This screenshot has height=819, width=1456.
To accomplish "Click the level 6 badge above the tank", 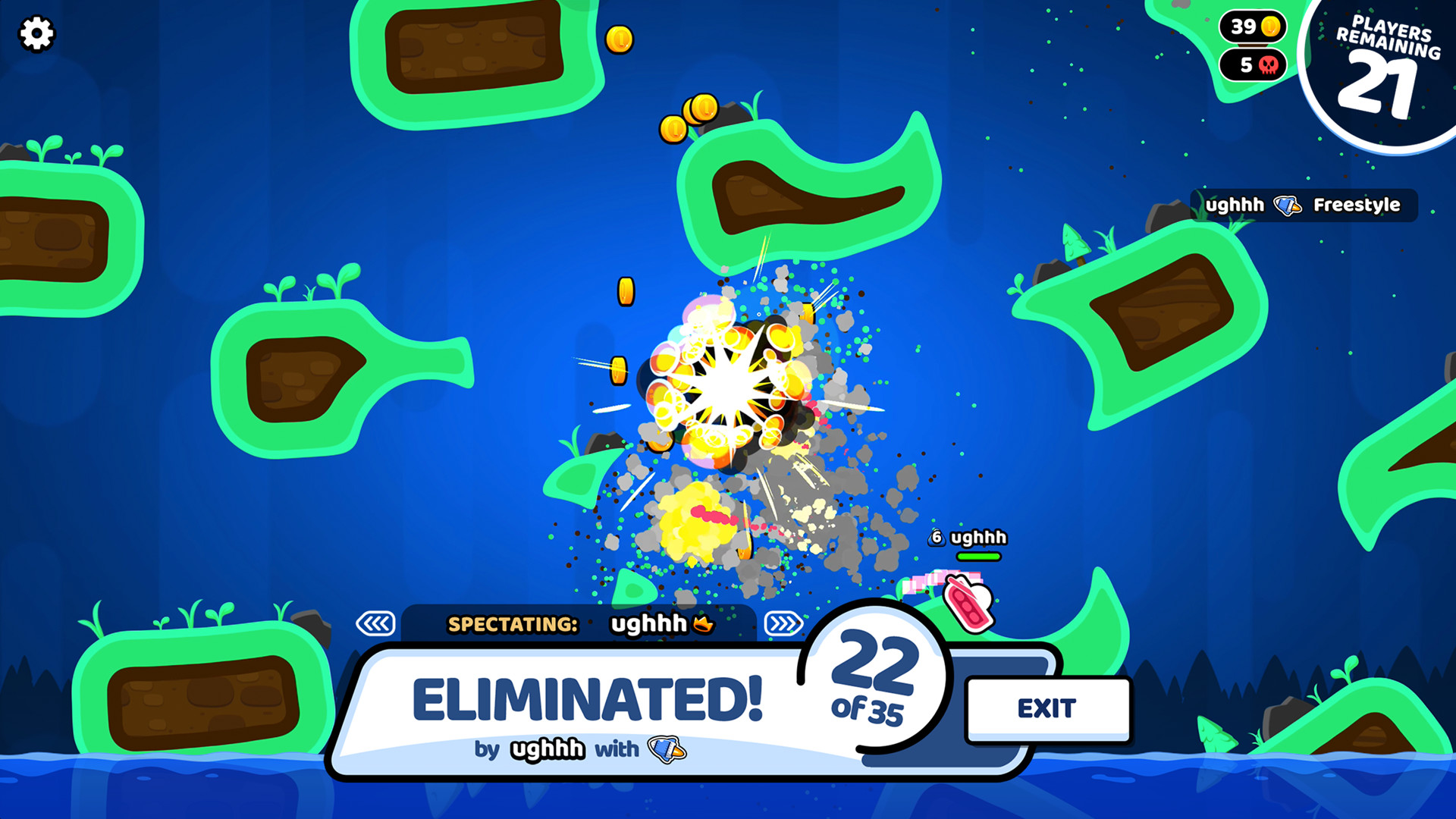I will point(936,538).
